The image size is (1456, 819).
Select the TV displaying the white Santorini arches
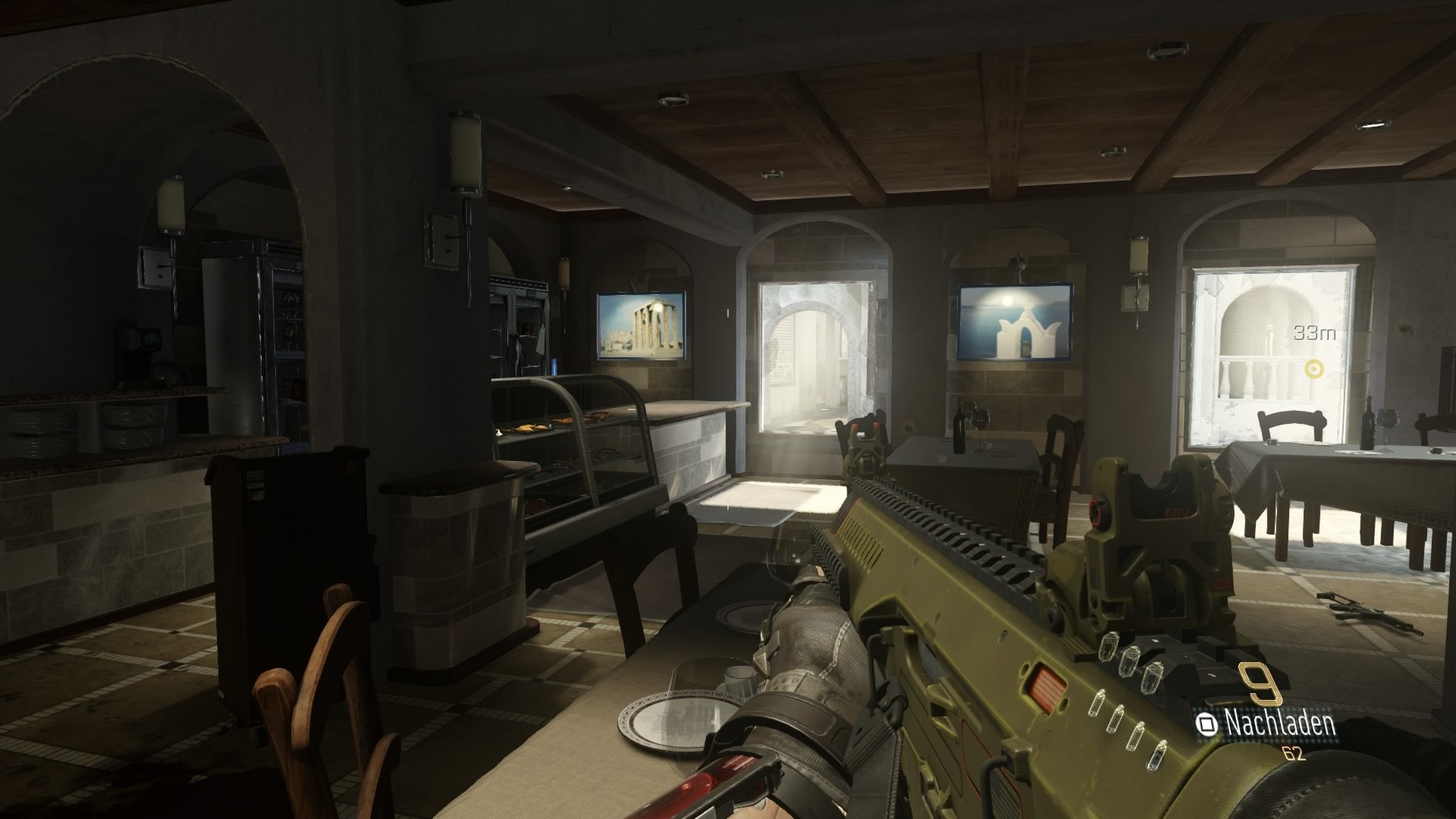click(1016, 320)
